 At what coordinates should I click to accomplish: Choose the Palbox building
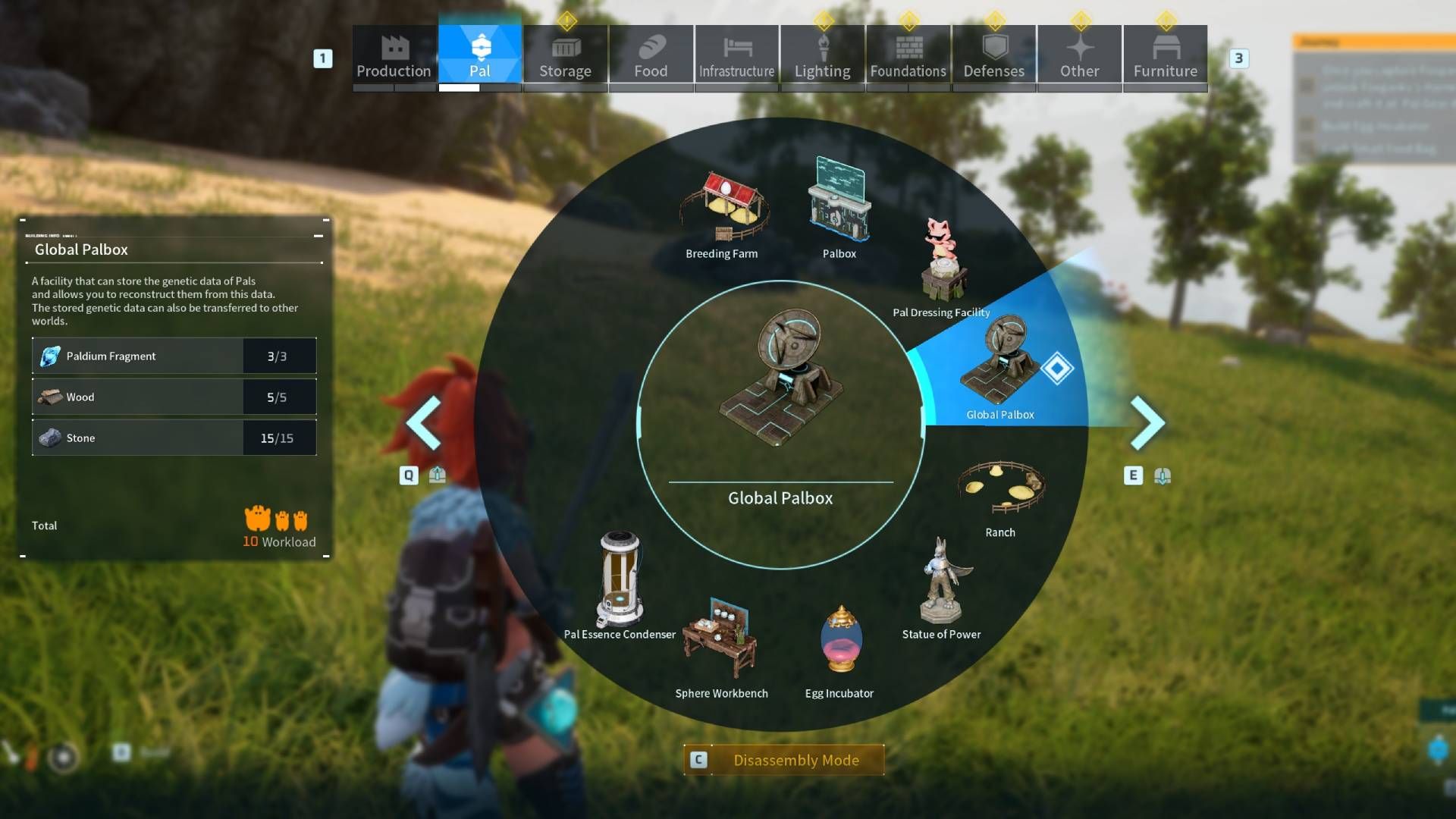(839, 205)
